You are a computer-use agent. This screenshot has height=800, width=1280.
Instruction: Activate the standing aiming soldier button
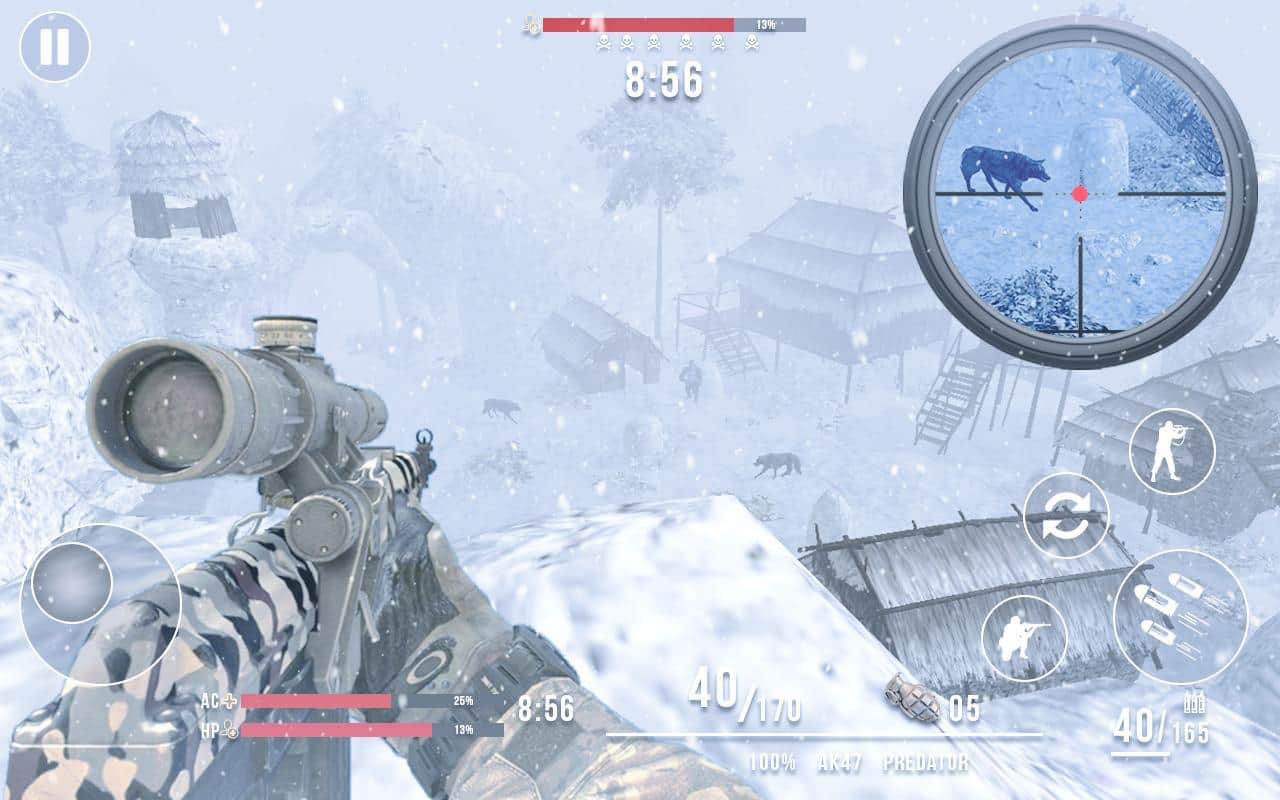(x=1171, y=452)
